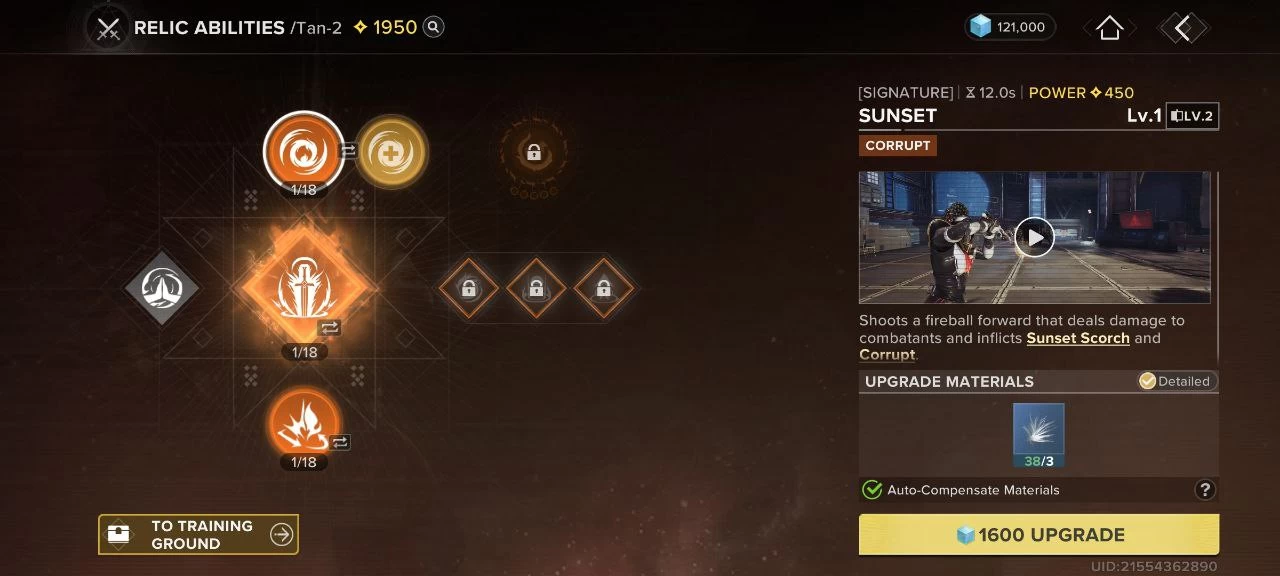Open the help question mark for materials
This screenshot has height=576, width=1280.
(1205, 490)
